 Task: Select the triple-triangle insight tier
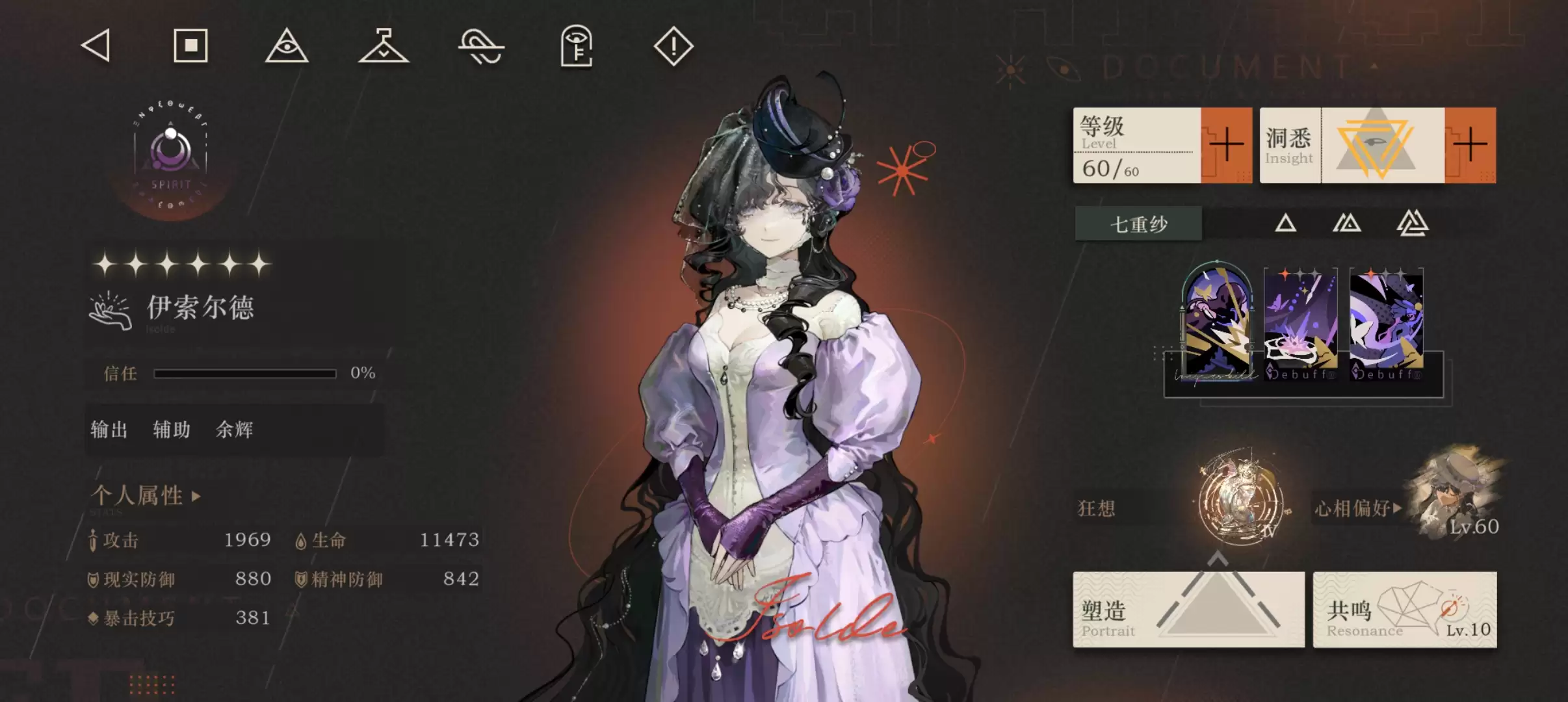click(1412, 224)
